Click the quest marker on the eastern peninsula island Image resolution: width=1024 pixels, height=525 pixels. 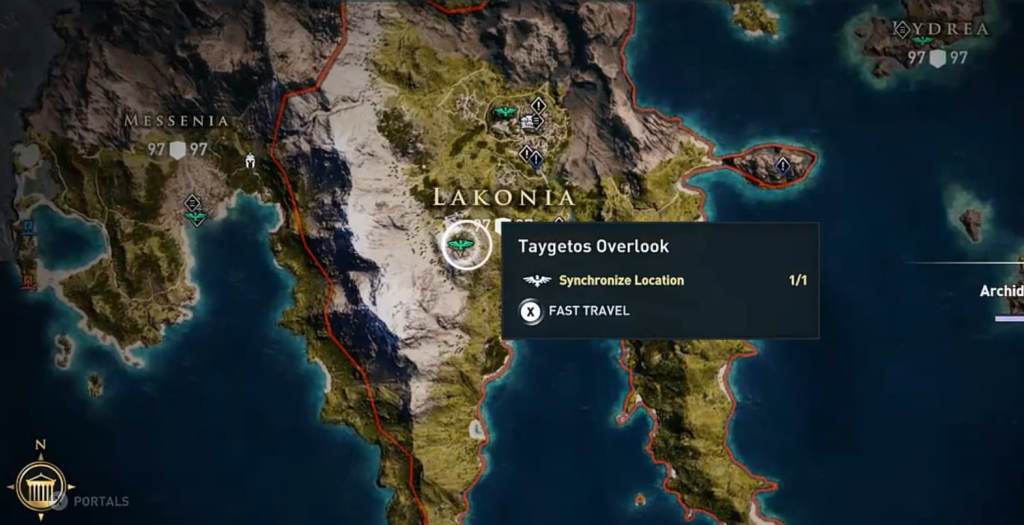click(782, 165)
